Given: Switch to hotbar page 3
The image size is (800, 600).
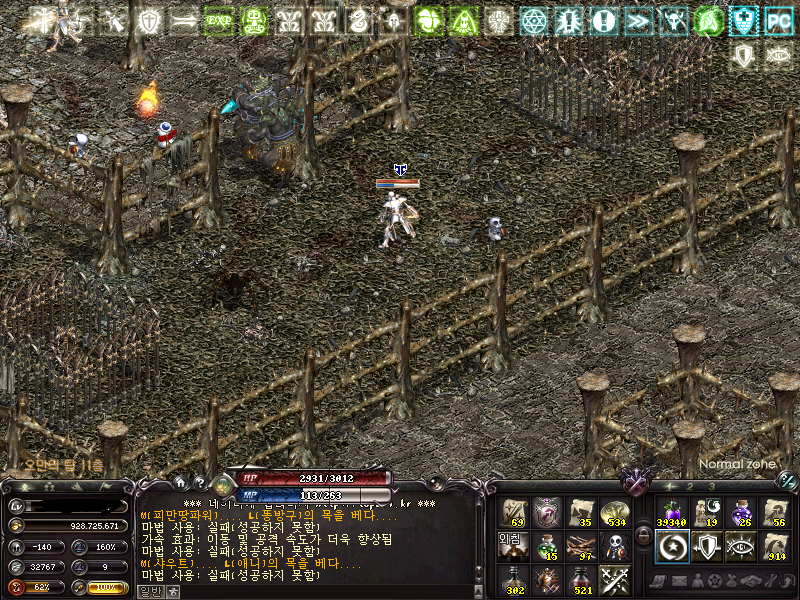Looking at the screenshot, I should tap(711, 487).
